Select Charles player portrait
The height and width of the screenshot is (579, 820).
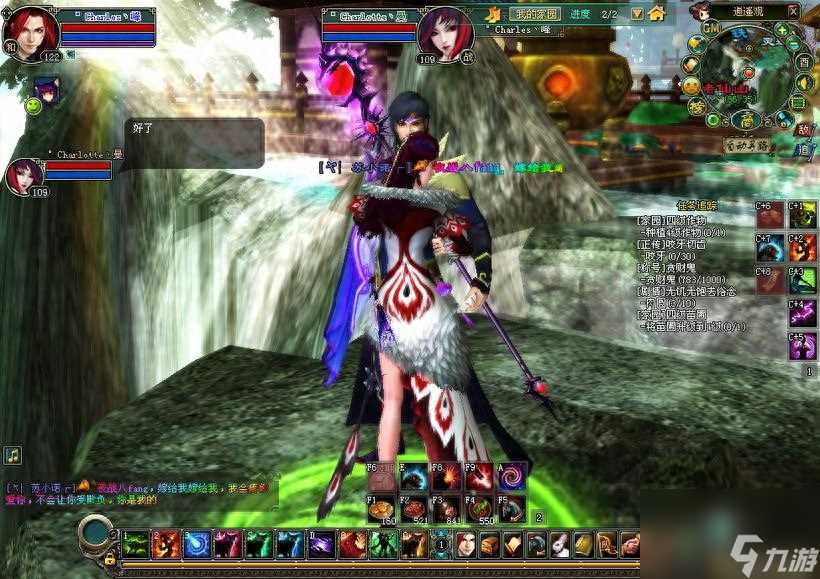[30, 33]
